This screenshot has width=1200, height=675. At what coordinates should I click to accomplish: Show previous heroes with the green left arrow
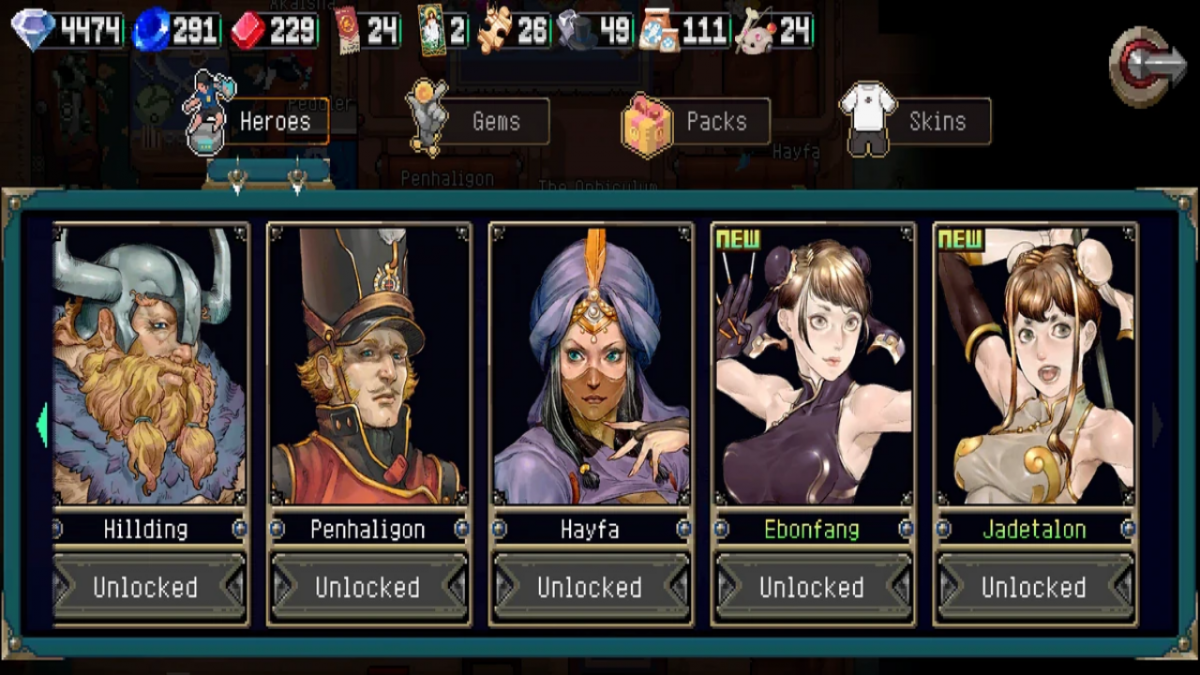pyautogui.click(x=41, y=425)
